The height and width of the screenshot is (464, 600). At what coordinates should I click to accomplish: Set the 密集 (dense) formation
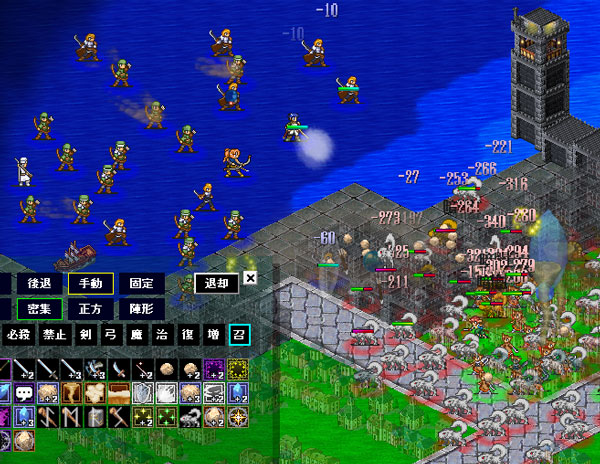point(39,310)
